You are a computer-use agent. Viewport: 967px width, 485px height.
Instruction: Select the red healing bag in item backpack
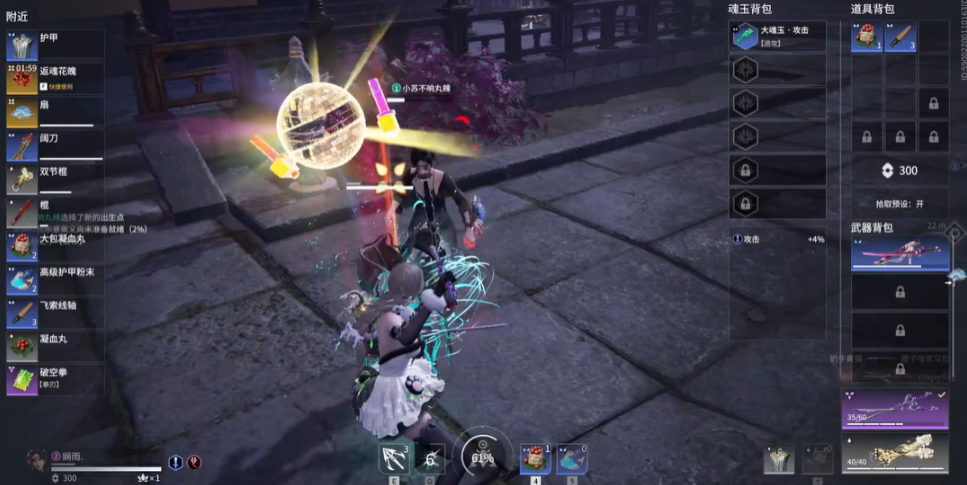point(866,37)
